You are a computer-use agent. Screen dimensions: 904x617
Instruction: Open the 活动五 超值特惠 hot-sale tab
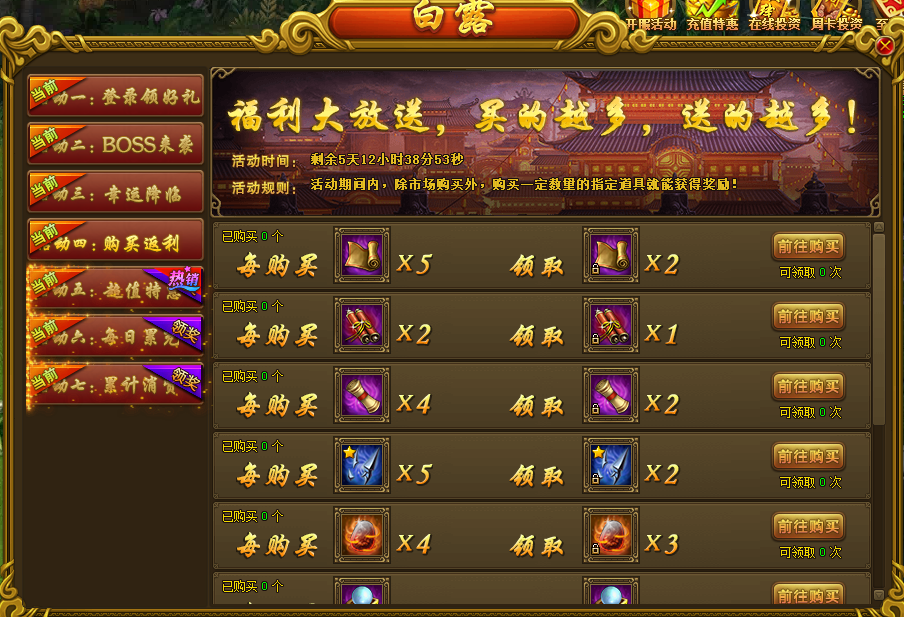pos(116,289)
